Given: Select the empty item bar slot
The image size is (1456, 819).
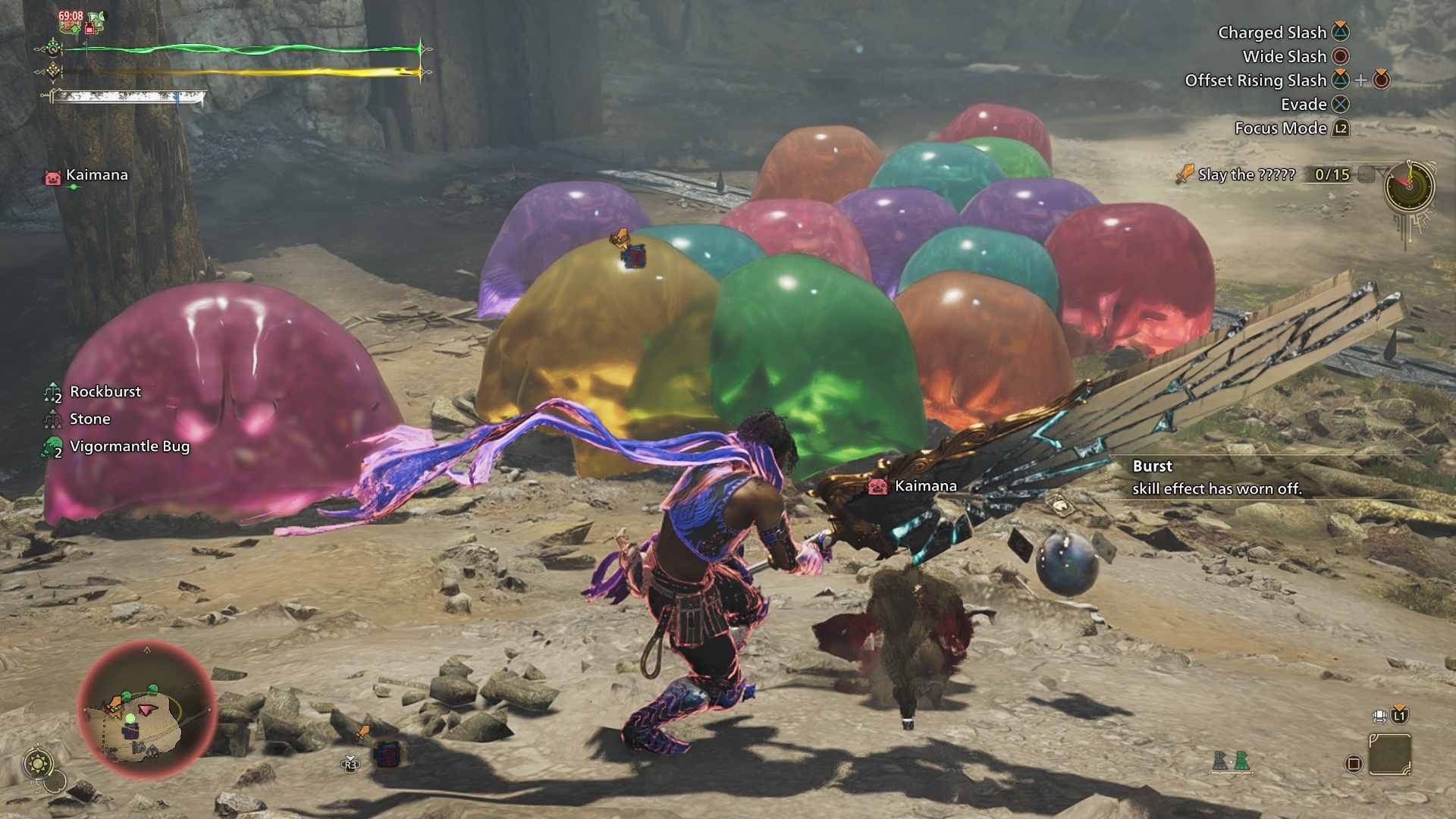Looking at the screenshot, I should [x=1390, y=755].
